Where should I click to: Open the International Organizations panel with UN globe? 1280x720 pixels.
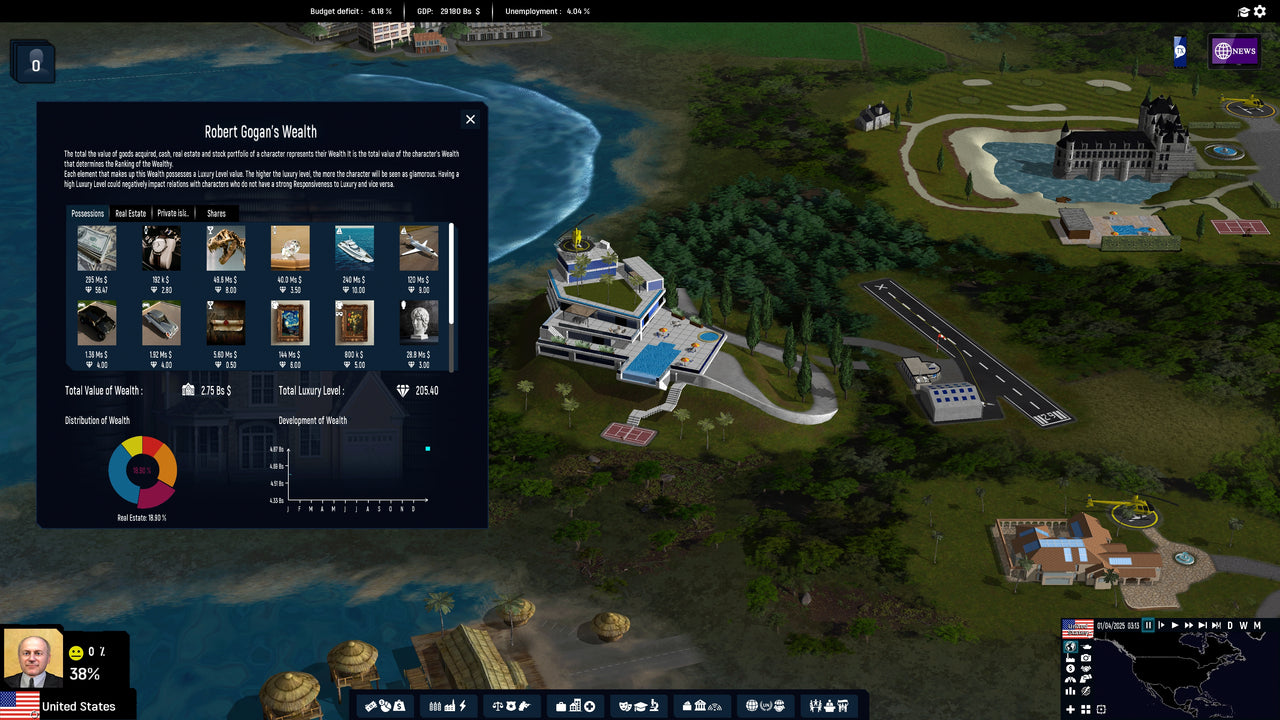coord(766,705)
